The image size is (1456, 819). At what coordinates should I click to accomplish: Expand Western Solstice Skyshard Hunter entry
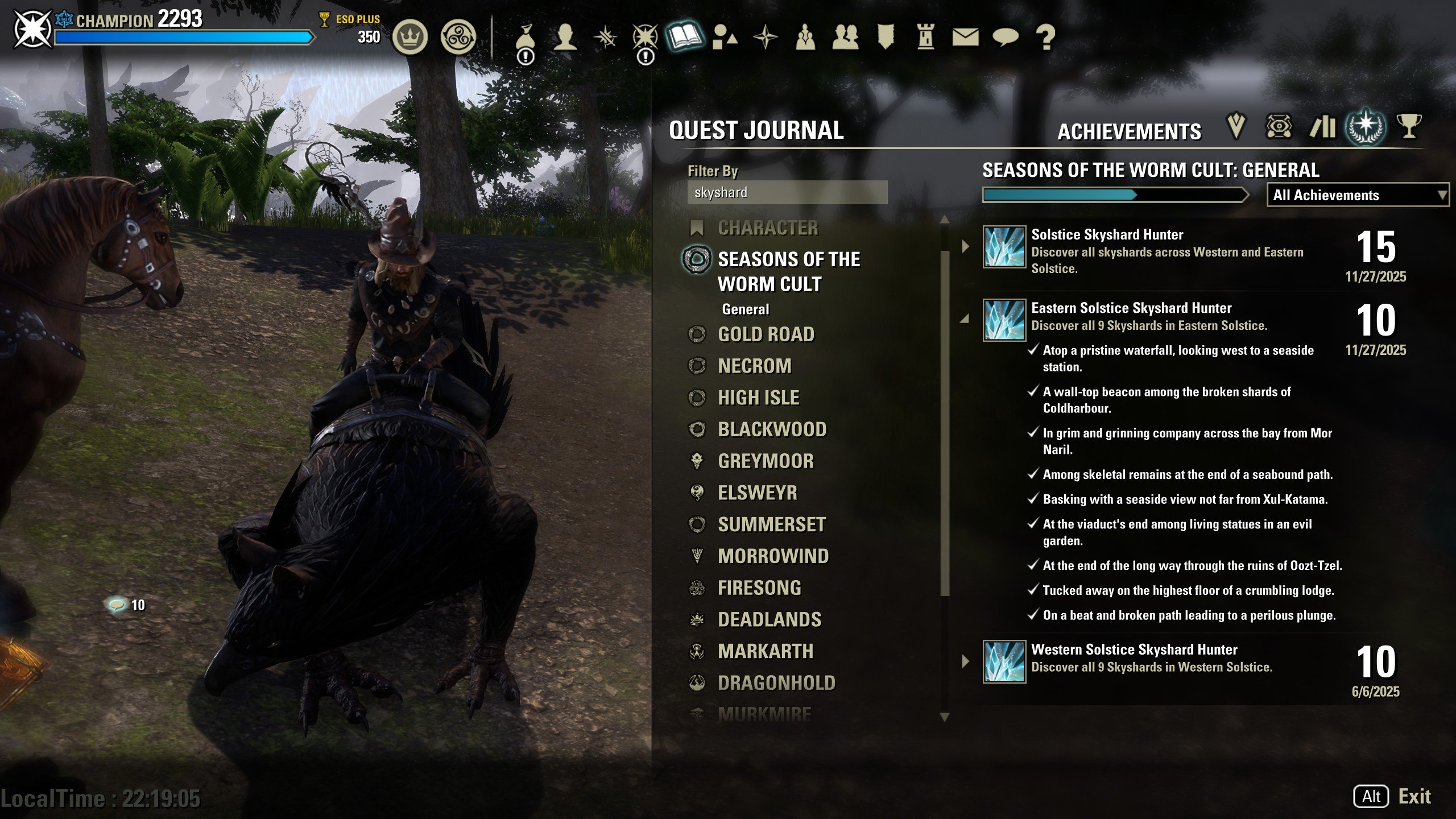(x=965, y=661)
